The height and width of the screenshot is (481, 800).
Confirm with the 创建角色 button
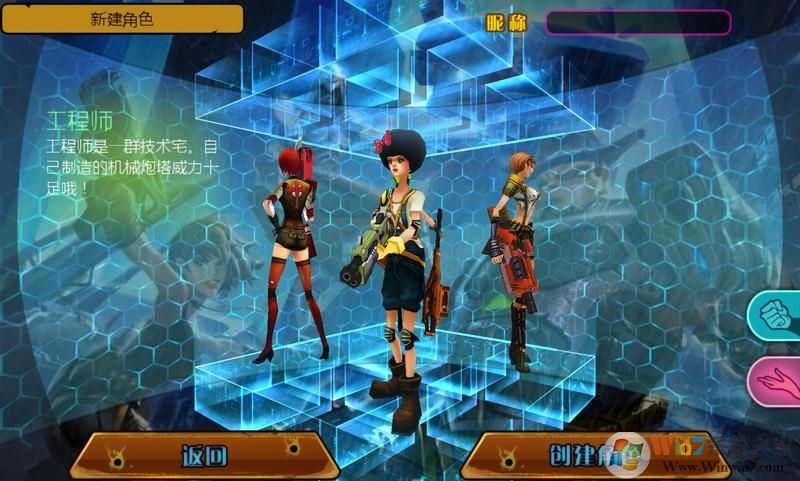tap(585, 457)
